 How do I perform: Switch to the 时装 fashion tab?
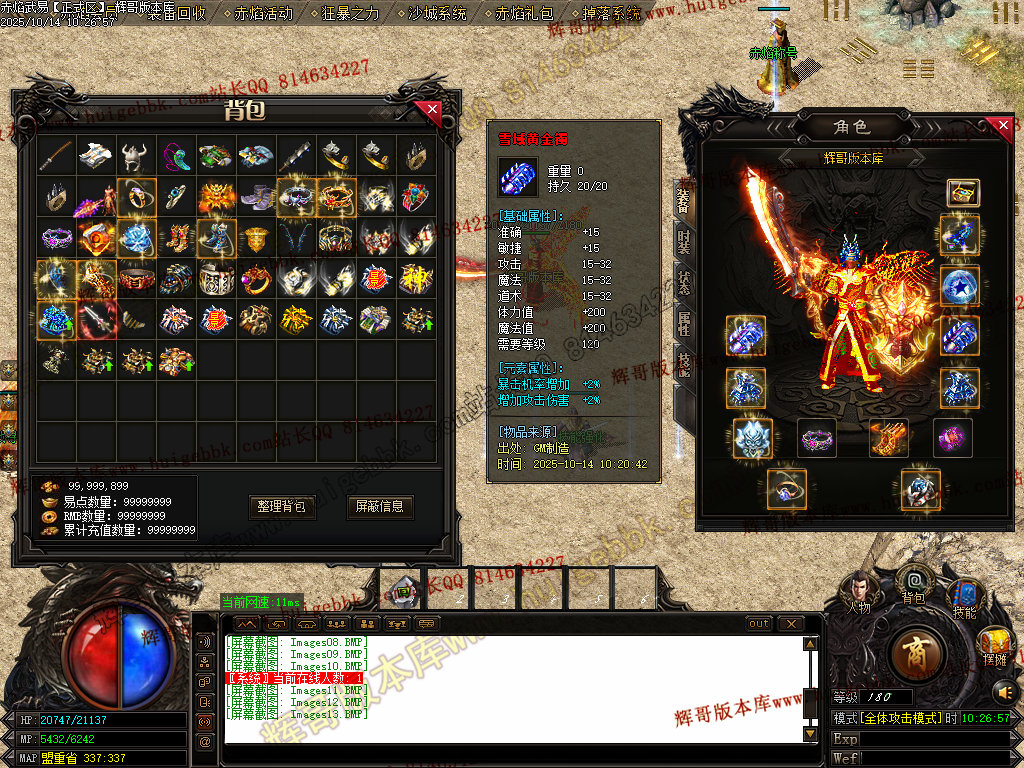684,240
